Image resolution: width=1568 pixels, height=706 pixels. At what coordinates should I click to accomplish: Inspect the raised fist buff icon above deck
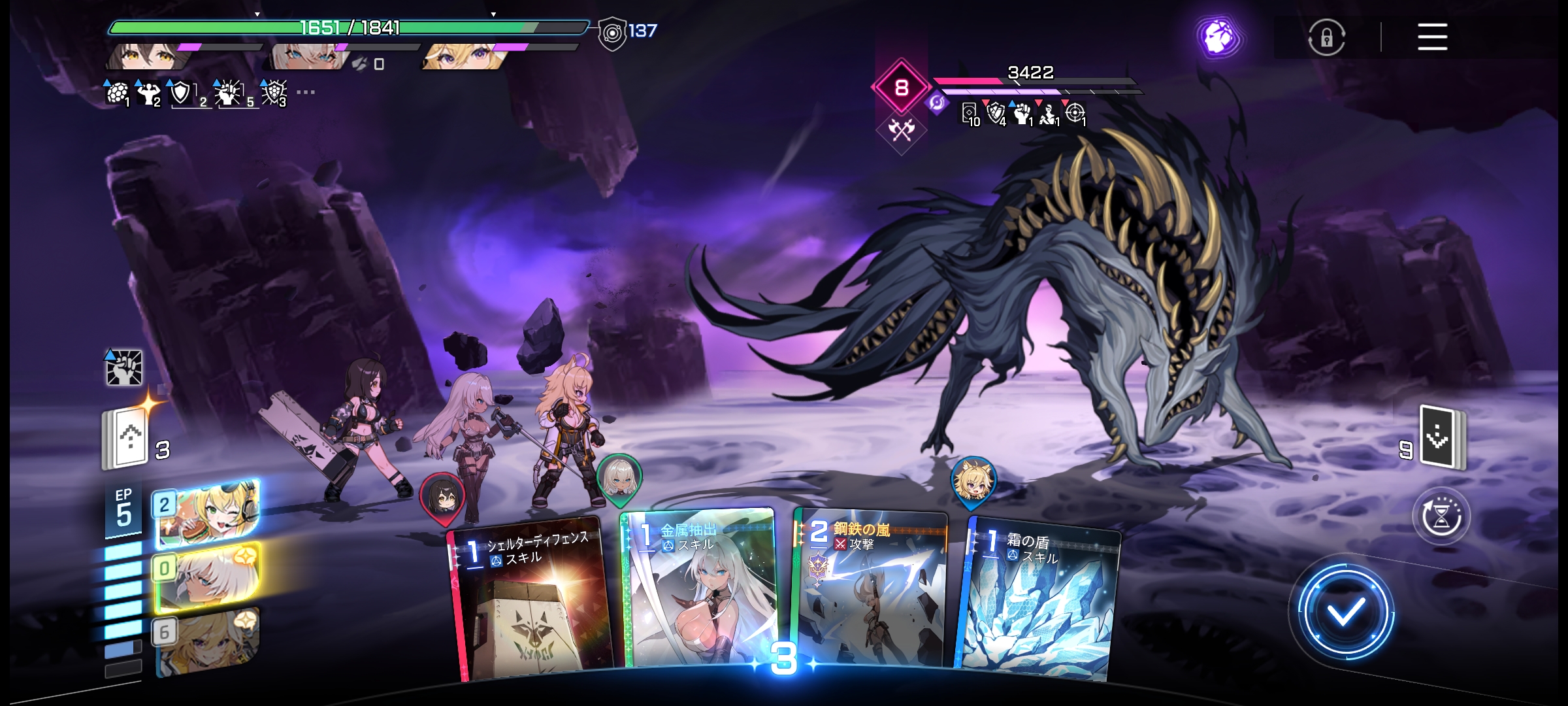123,367
